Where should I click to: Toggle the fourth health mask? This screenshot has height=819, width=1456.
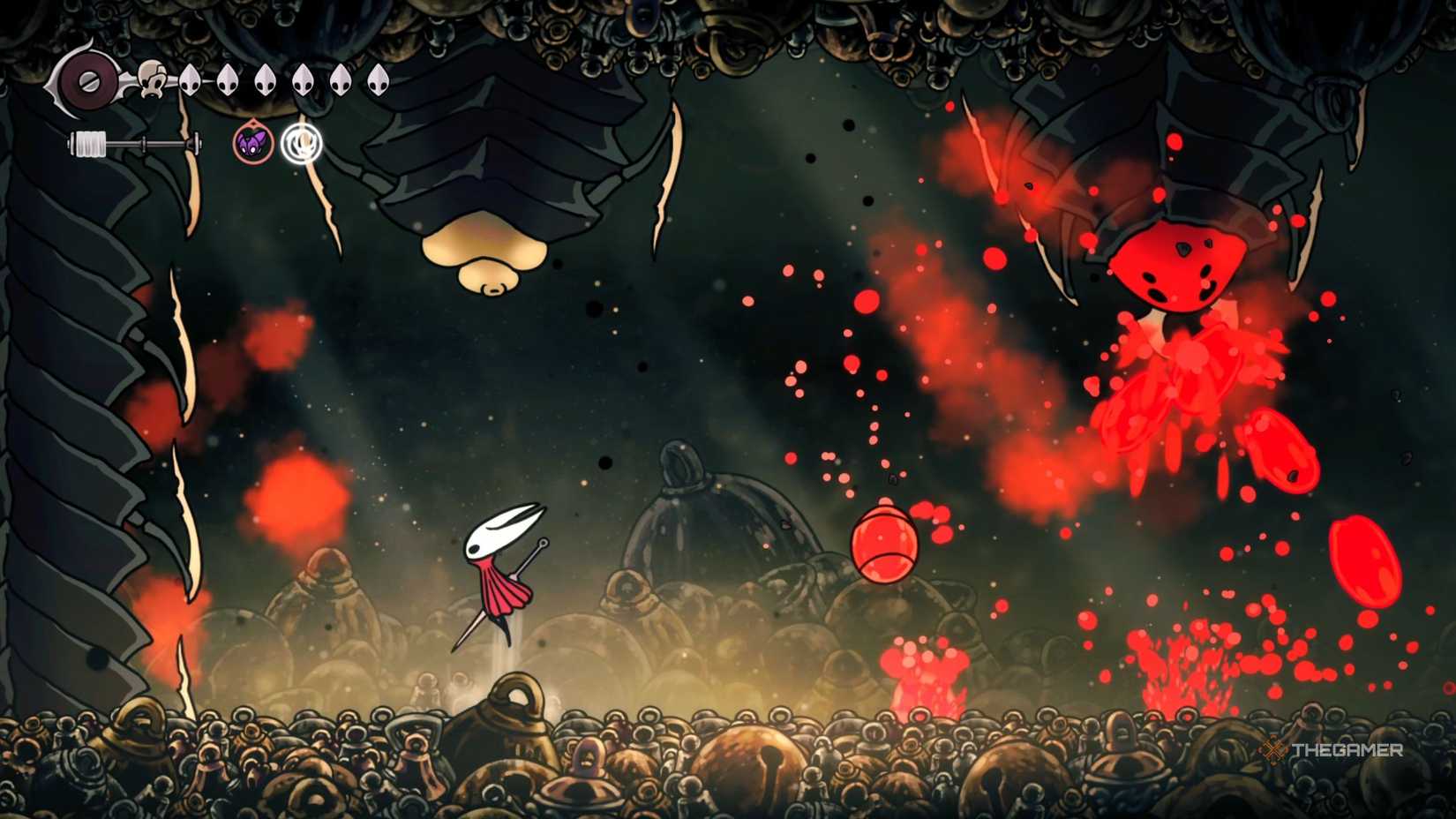coord(302,80)
